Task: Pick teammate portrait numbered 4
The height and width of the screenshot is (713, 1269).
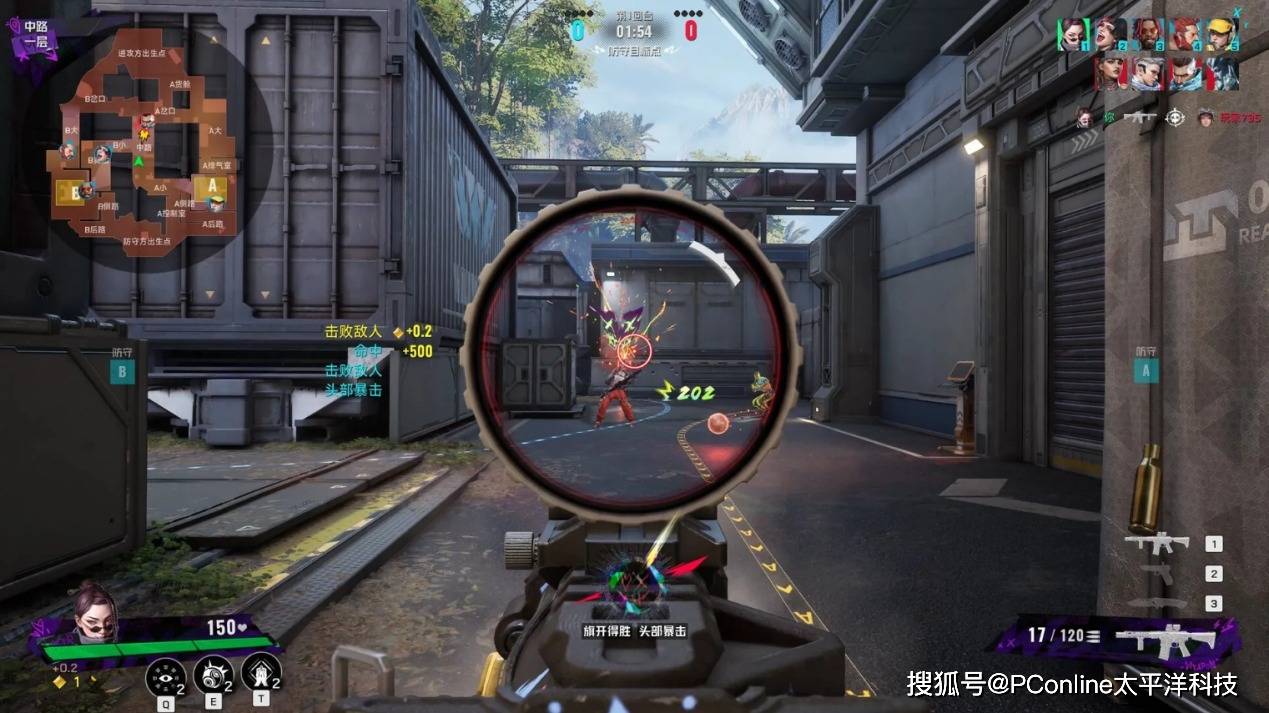Action: point(1185,34)
